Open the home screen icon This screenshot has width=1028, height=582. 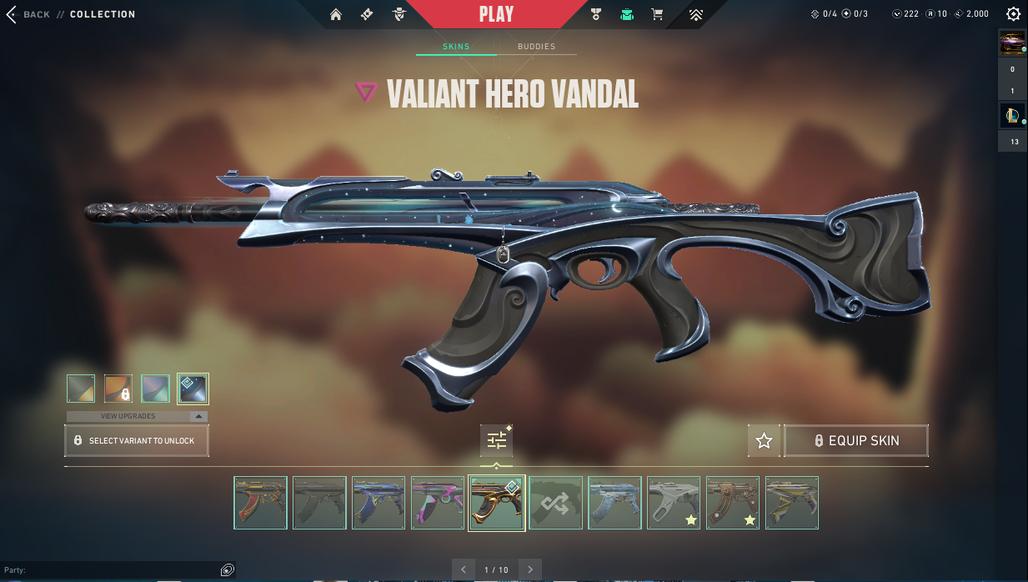(x=336, y=14)
